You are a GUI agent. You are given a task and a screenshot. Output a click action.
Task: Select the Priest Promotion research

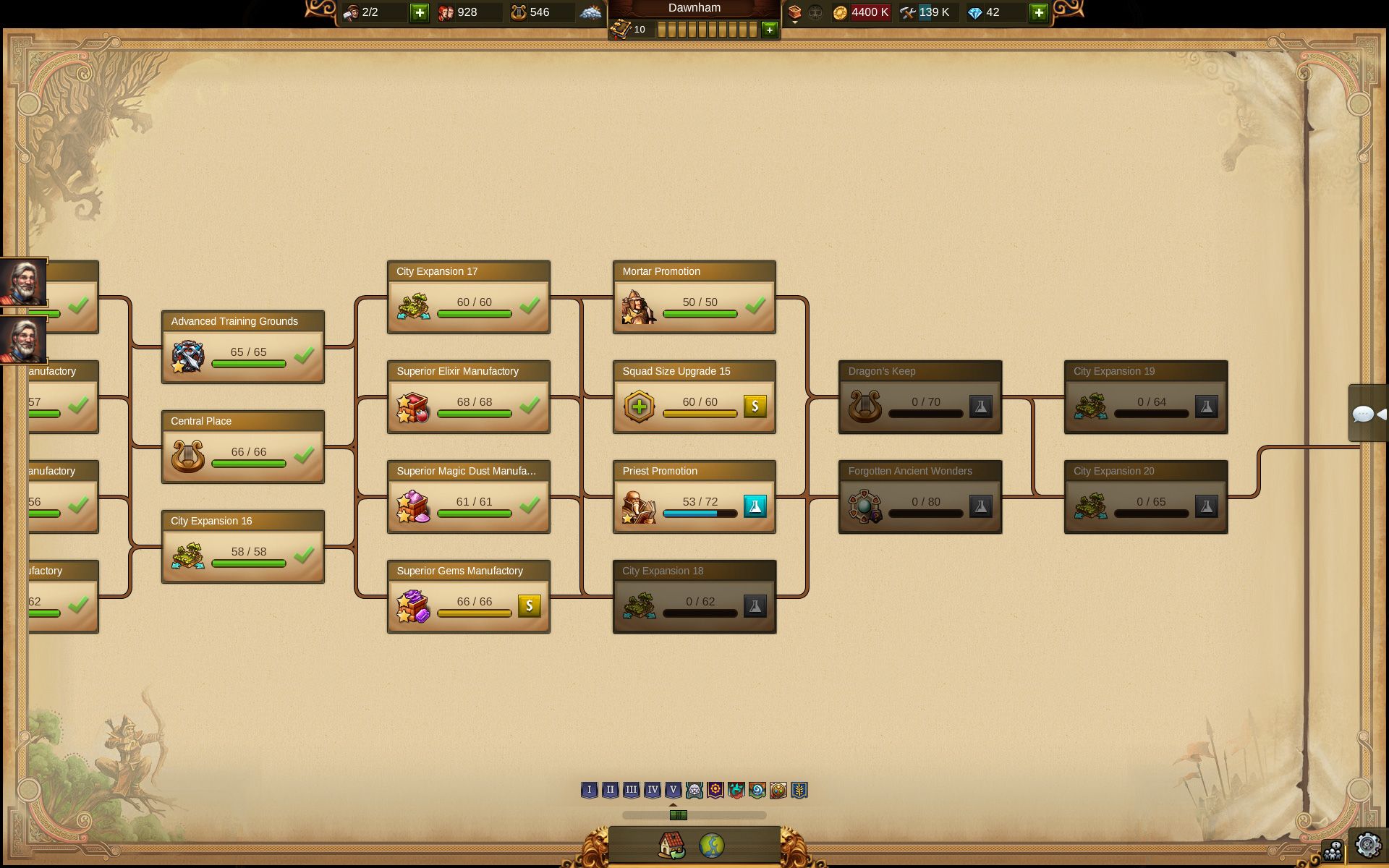tap(694, 497)
